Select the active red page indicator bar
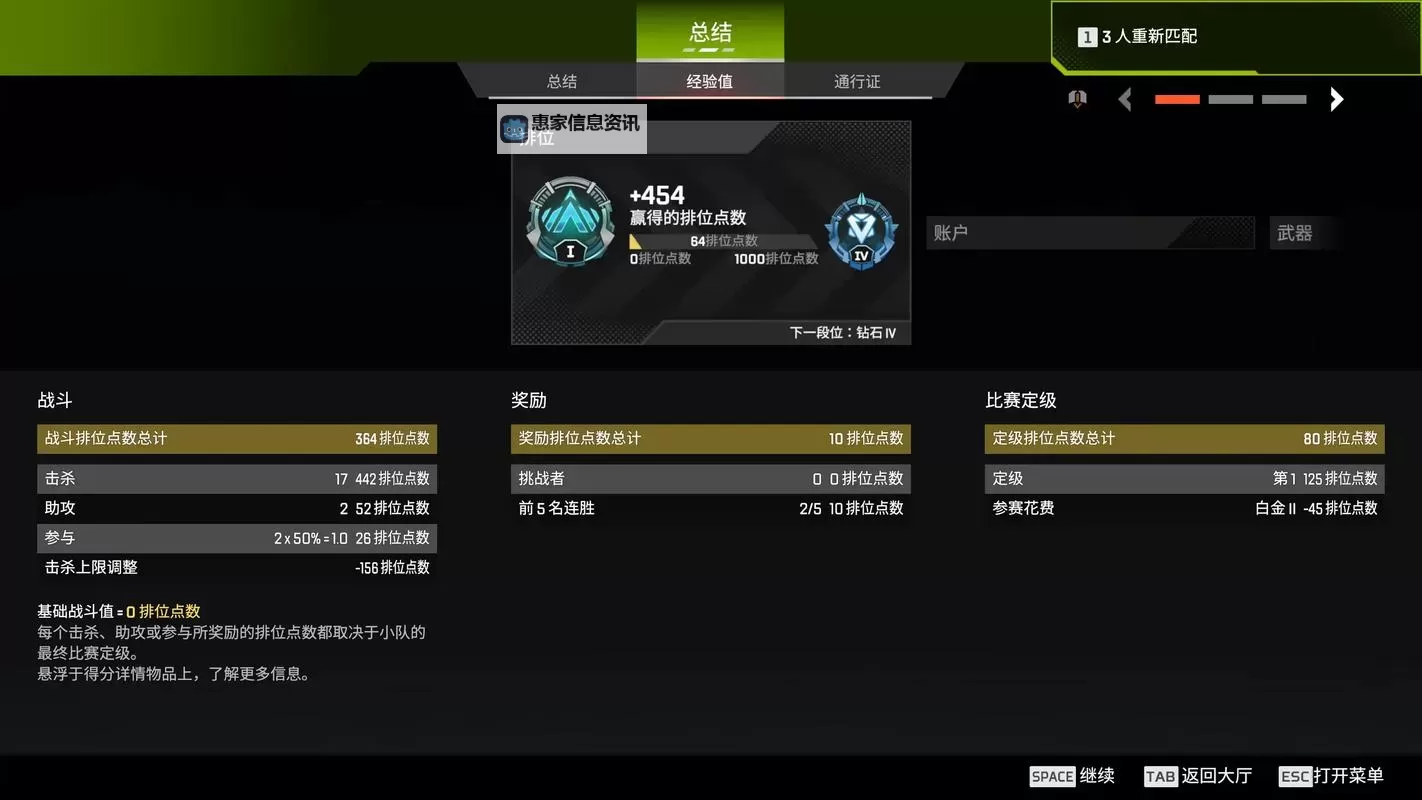The height and width of the screenshot is (800, 1422). [1176, 99]
